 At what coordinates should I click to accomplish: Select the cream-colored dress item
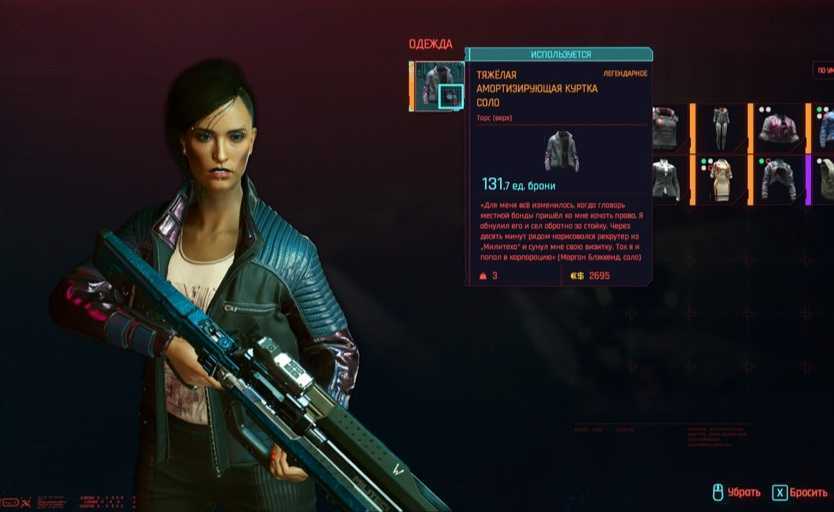721,180
